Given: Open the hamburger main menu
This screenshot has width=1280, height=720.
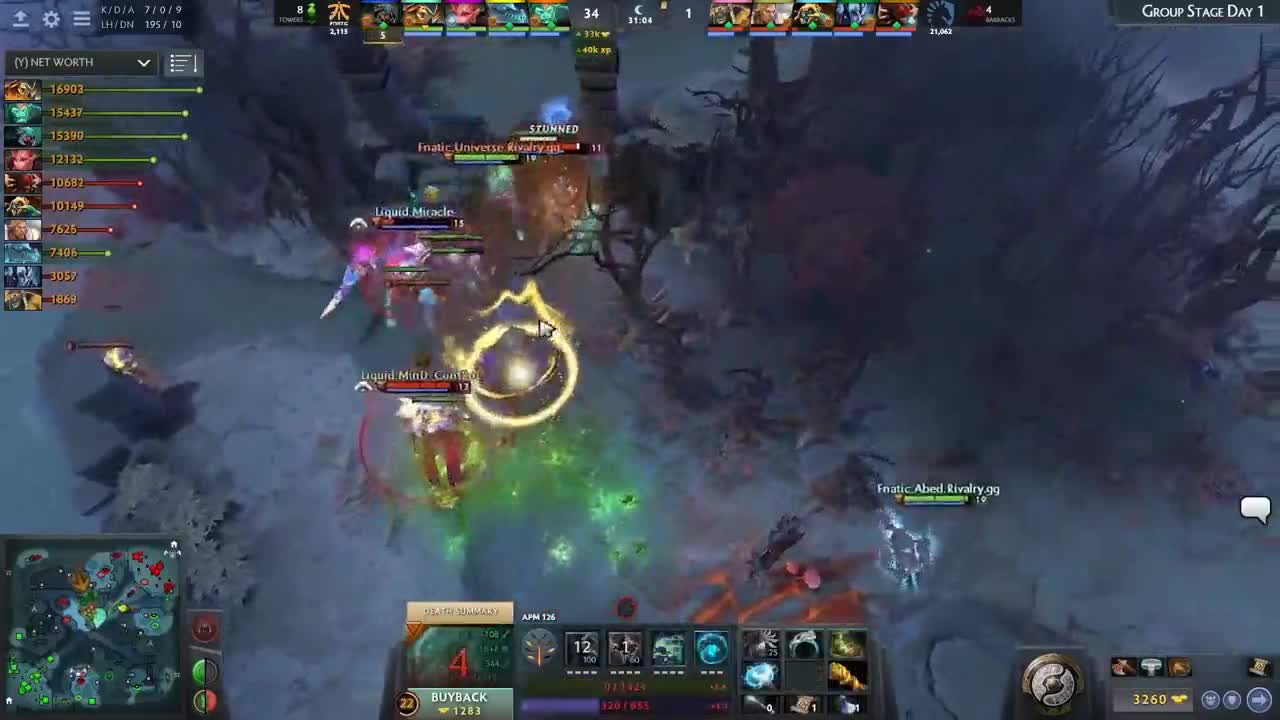Looking at the screenshot, I should (x=82, y=19).
